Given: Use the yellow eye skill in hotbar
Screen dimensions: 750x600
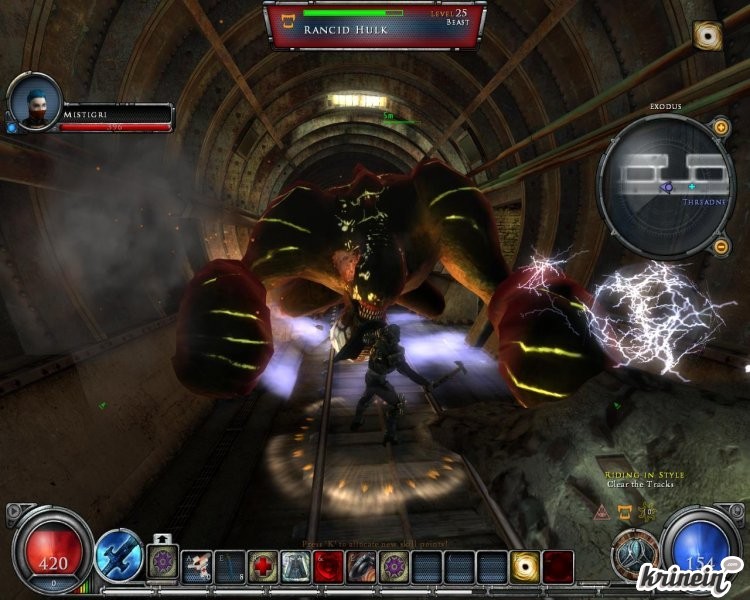Looking at the screenshot, I should (x=525, y=566).
